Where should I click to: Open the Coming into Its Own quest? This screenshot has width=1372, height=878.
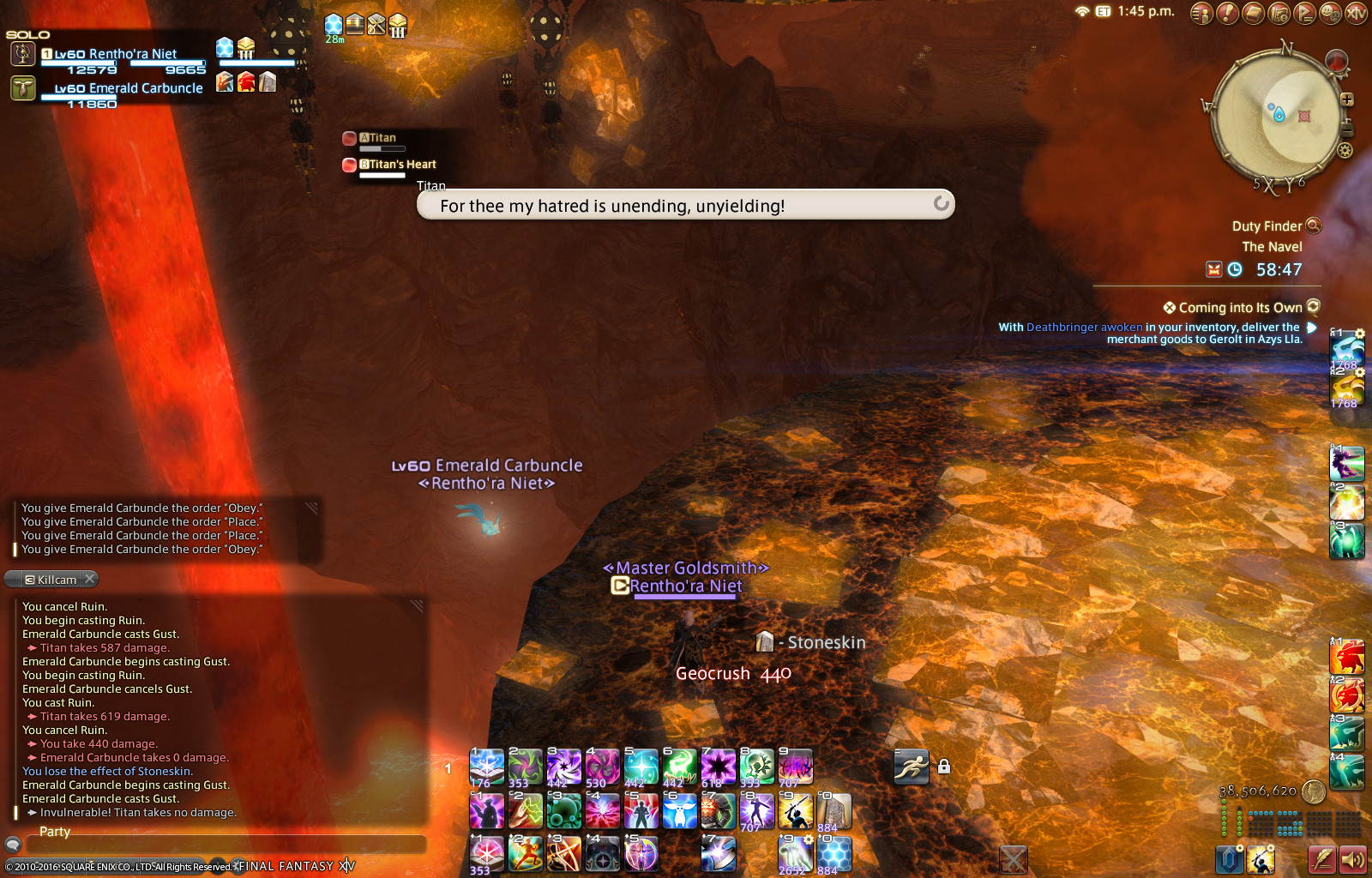[x=1240, y=308]
